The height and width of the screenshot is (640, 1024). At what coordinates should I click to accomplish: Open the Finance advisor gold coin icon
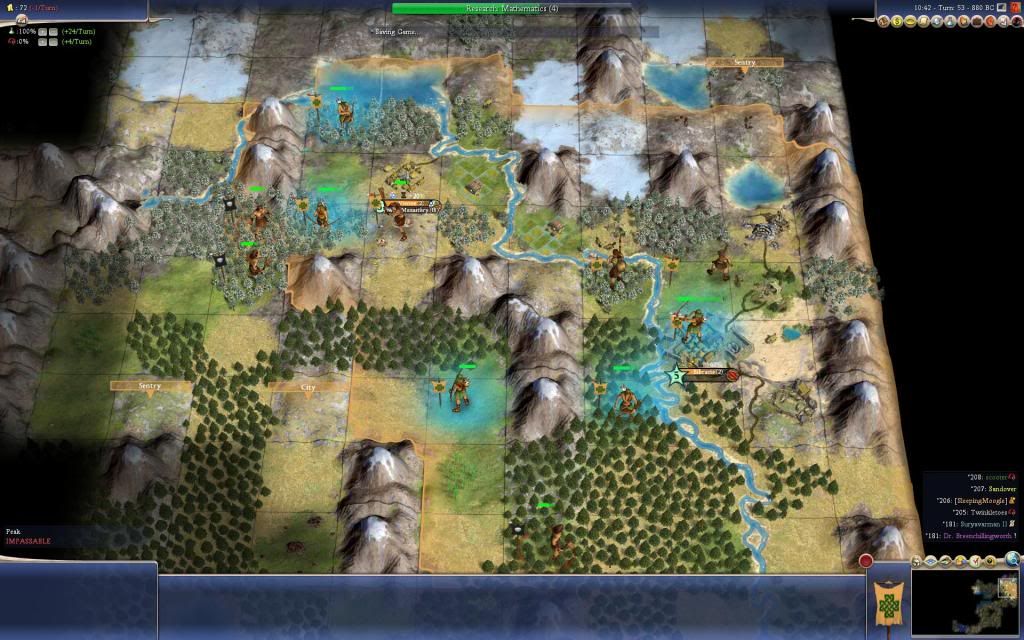click(x=897, y=21)
